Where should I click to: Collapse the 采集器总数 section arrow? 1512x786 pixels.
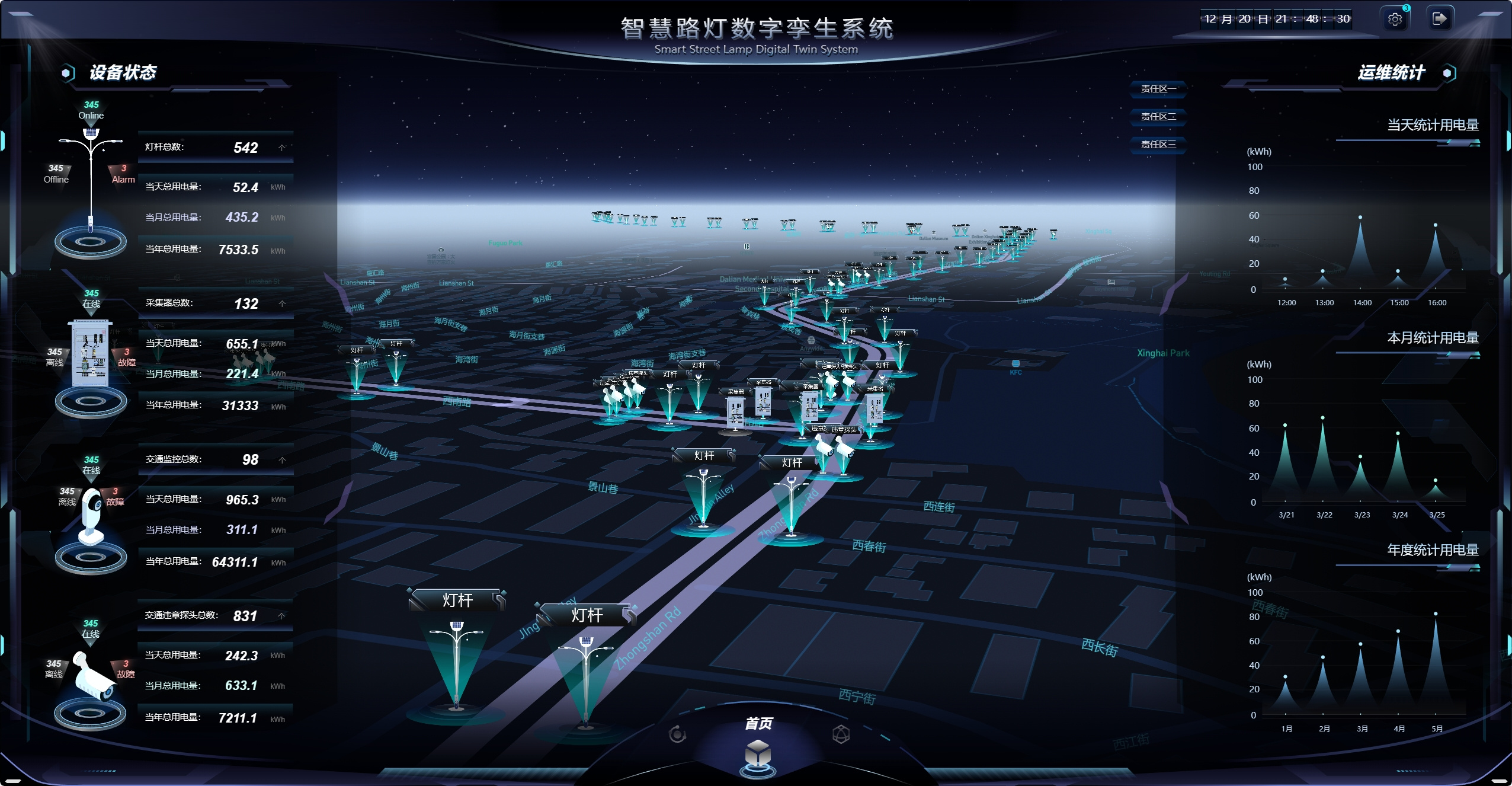pyautogui.click(x=283, y=303)
